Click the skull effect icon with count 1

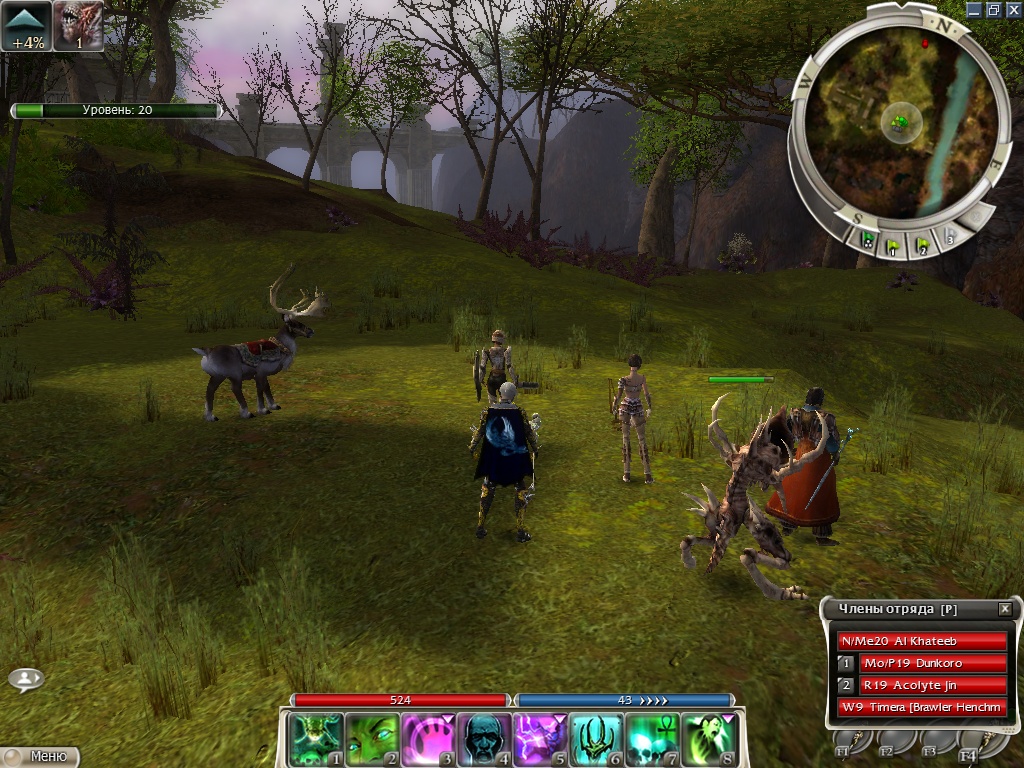tap(78, 25)
